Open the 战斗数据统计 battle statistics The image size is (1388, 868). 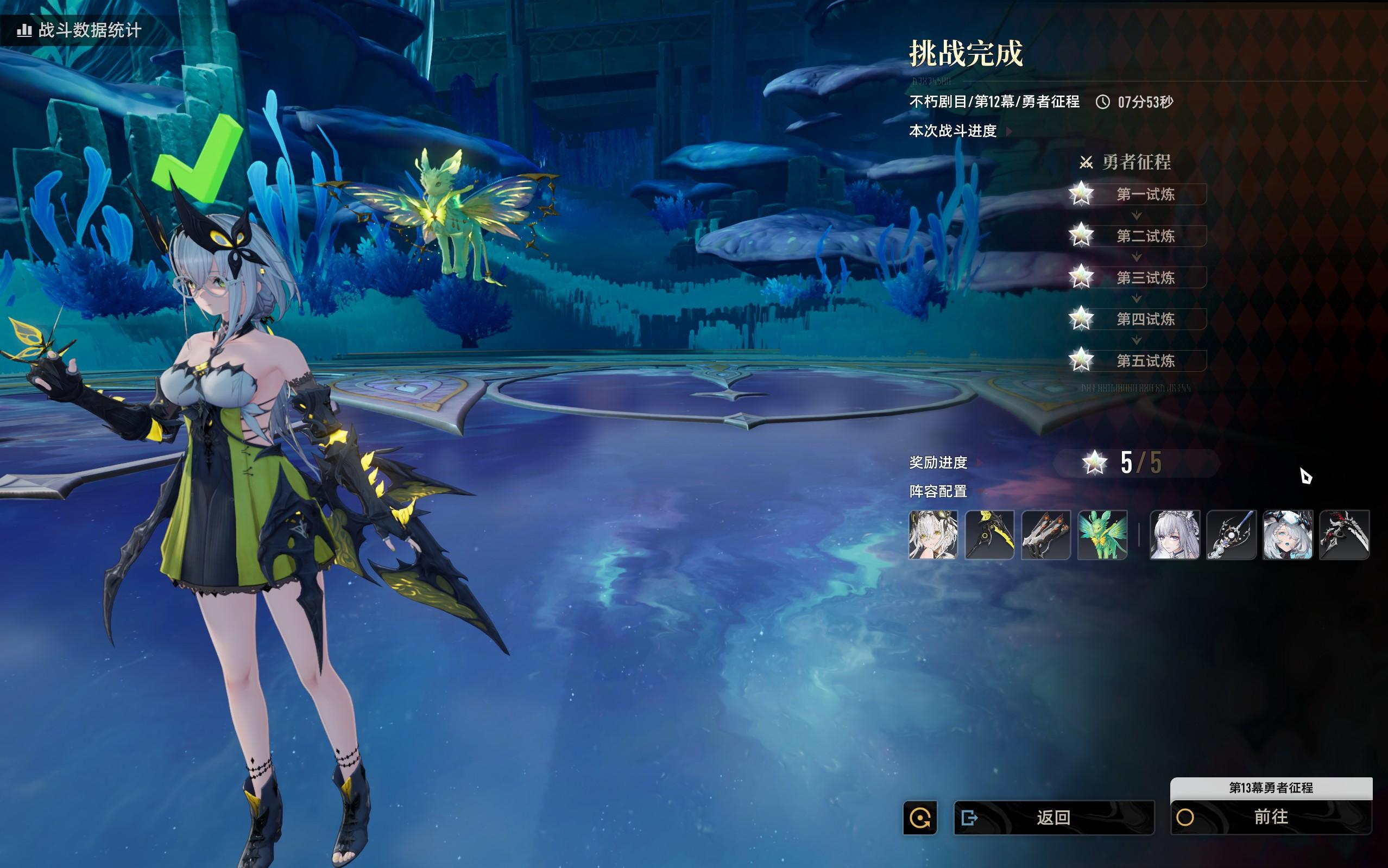pyautogui.click(x=80, y=30)
